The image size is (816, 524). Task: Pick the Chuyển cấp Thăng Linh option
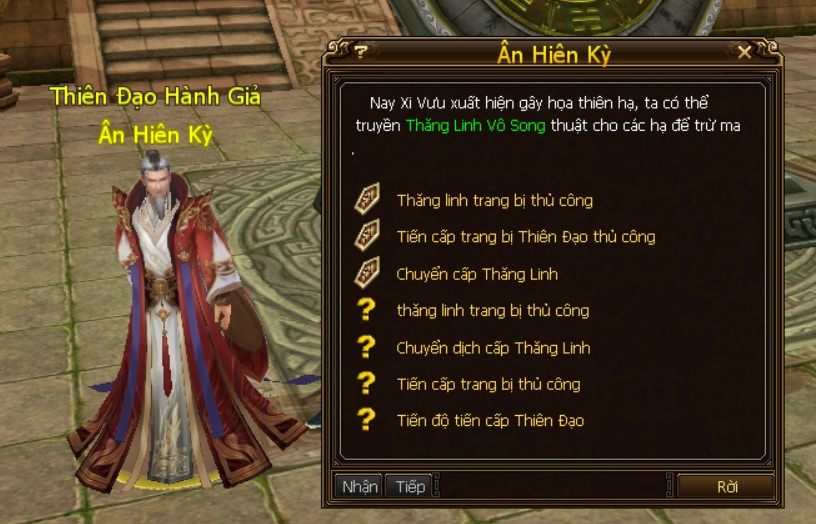(476, 274)
